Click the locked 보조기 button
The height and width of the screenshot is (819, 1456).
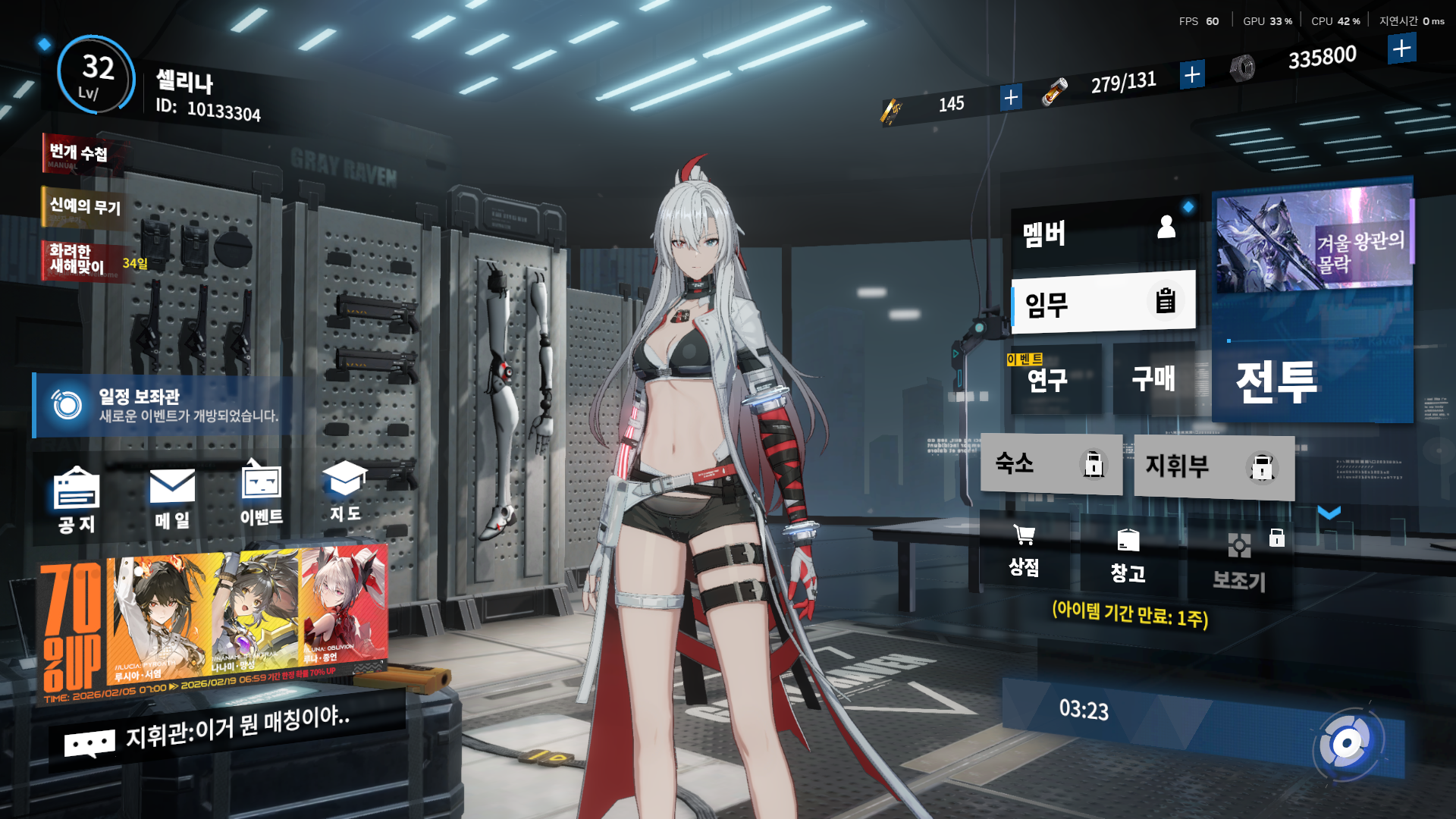1240,561
